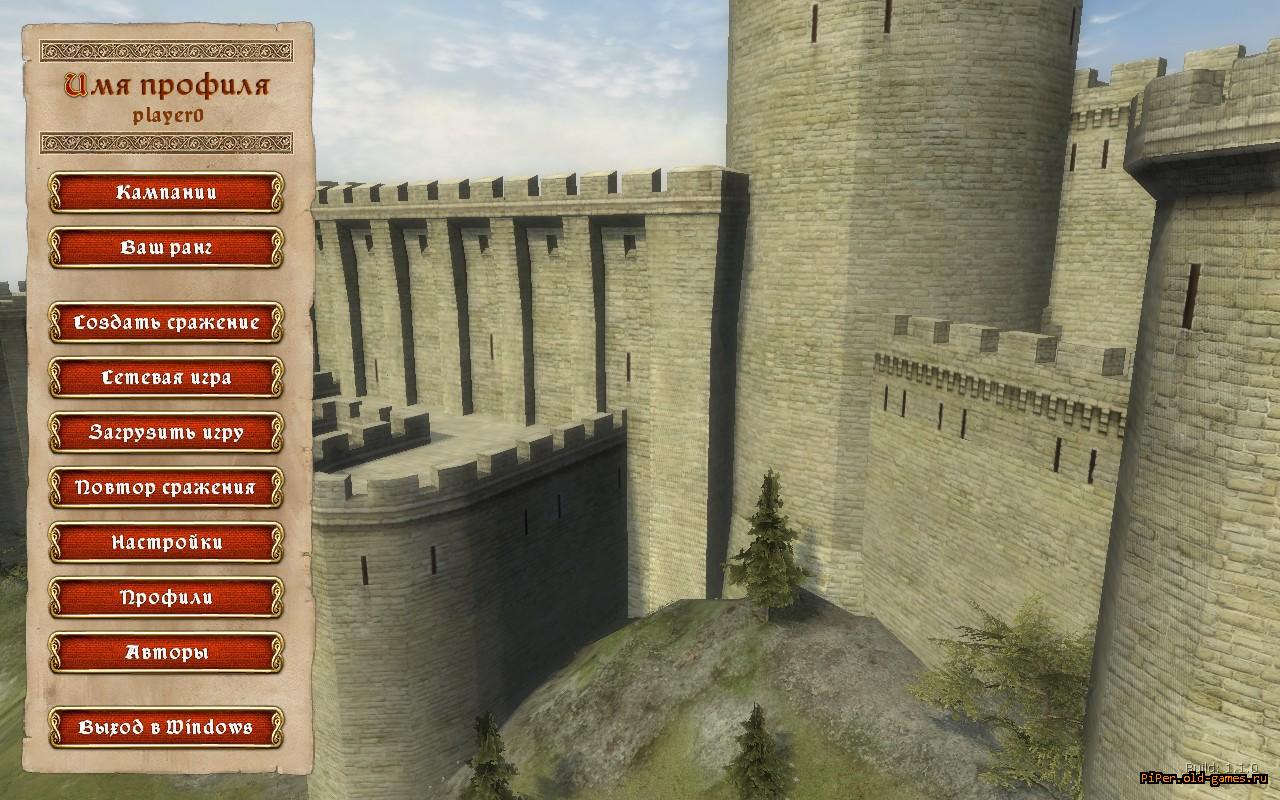The height and width of the screenshot is (800, 1280).
Task: Click Загрузить игру
Action: [x=166, y=432]
